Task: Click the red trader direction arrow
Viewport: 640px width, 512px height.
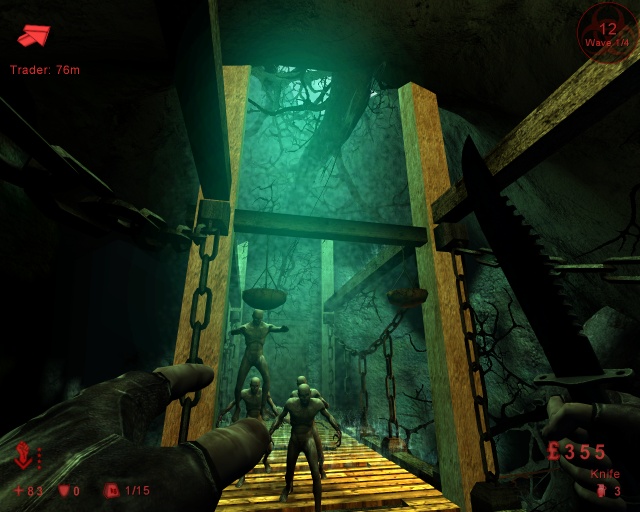Action: [x=34, y=36]
